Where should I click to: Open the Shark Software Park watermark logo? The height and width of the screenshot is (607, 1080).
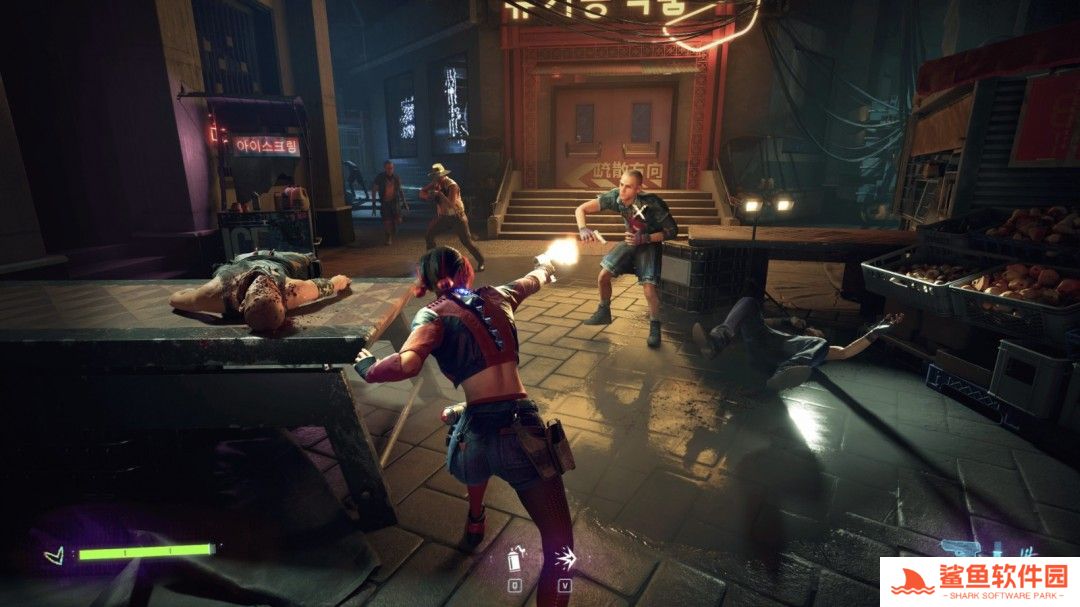tap(978, 581)
